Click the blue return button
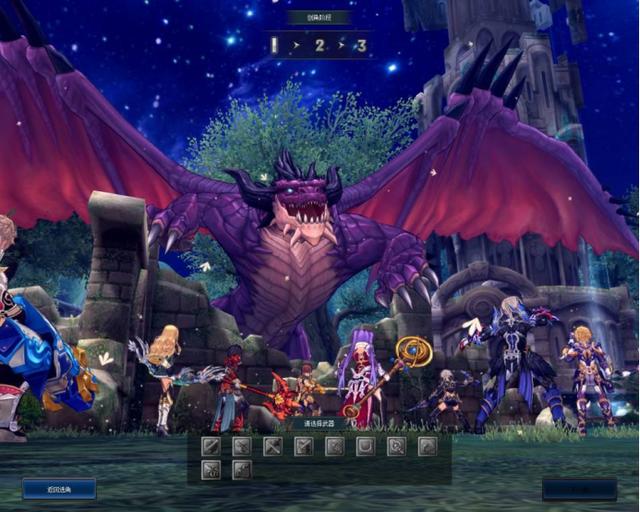640x512 pixels. (59, 489)
